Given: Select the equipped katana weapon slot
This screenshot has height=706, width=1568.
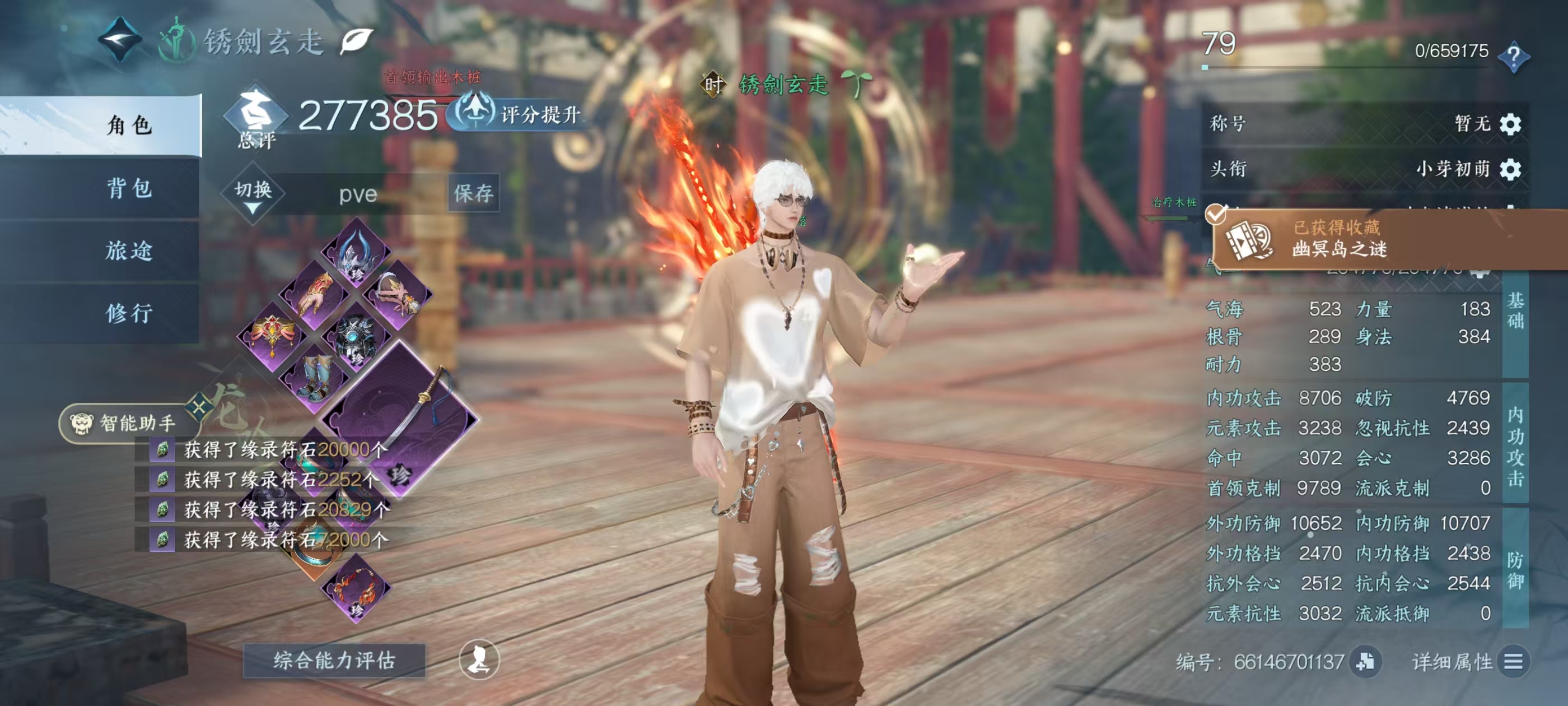Looking at the screenshot, I should click(400, 414).
